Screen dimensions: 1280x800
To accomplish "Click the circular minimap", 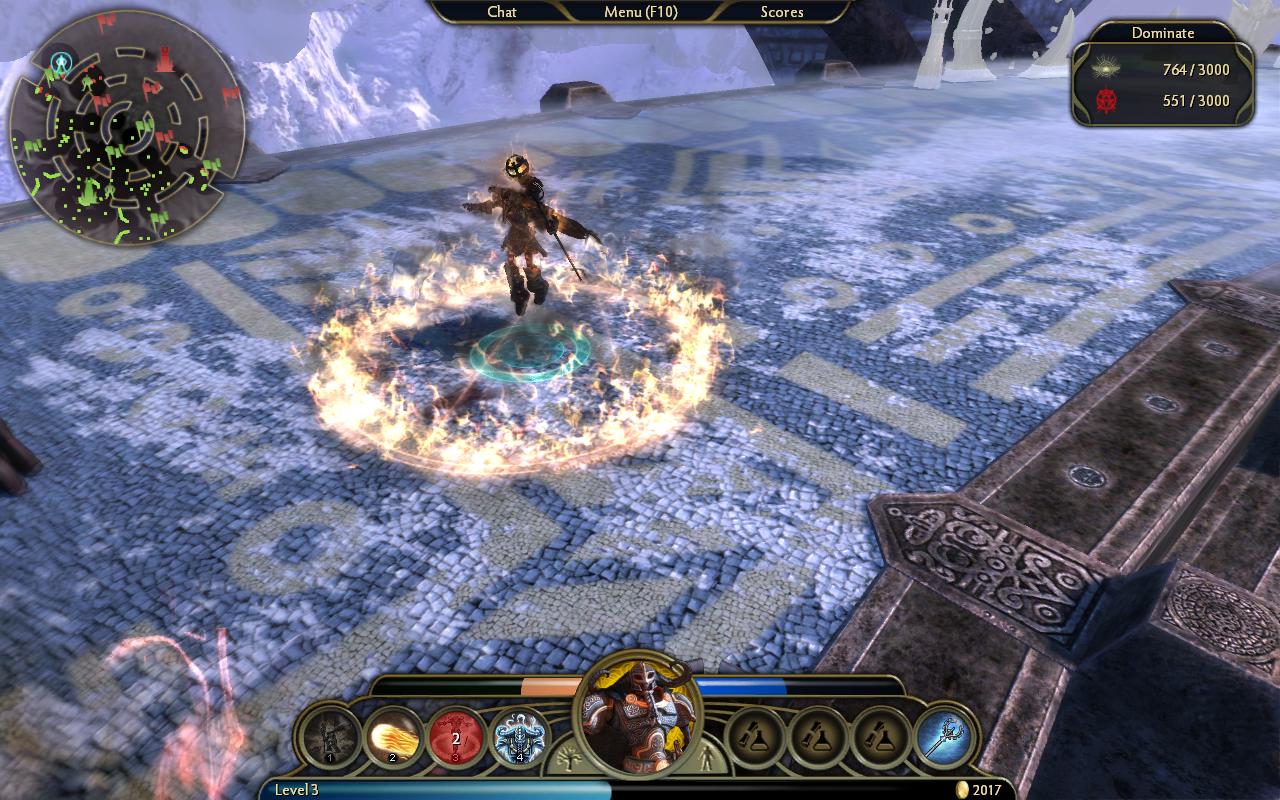I will [126, 126].
